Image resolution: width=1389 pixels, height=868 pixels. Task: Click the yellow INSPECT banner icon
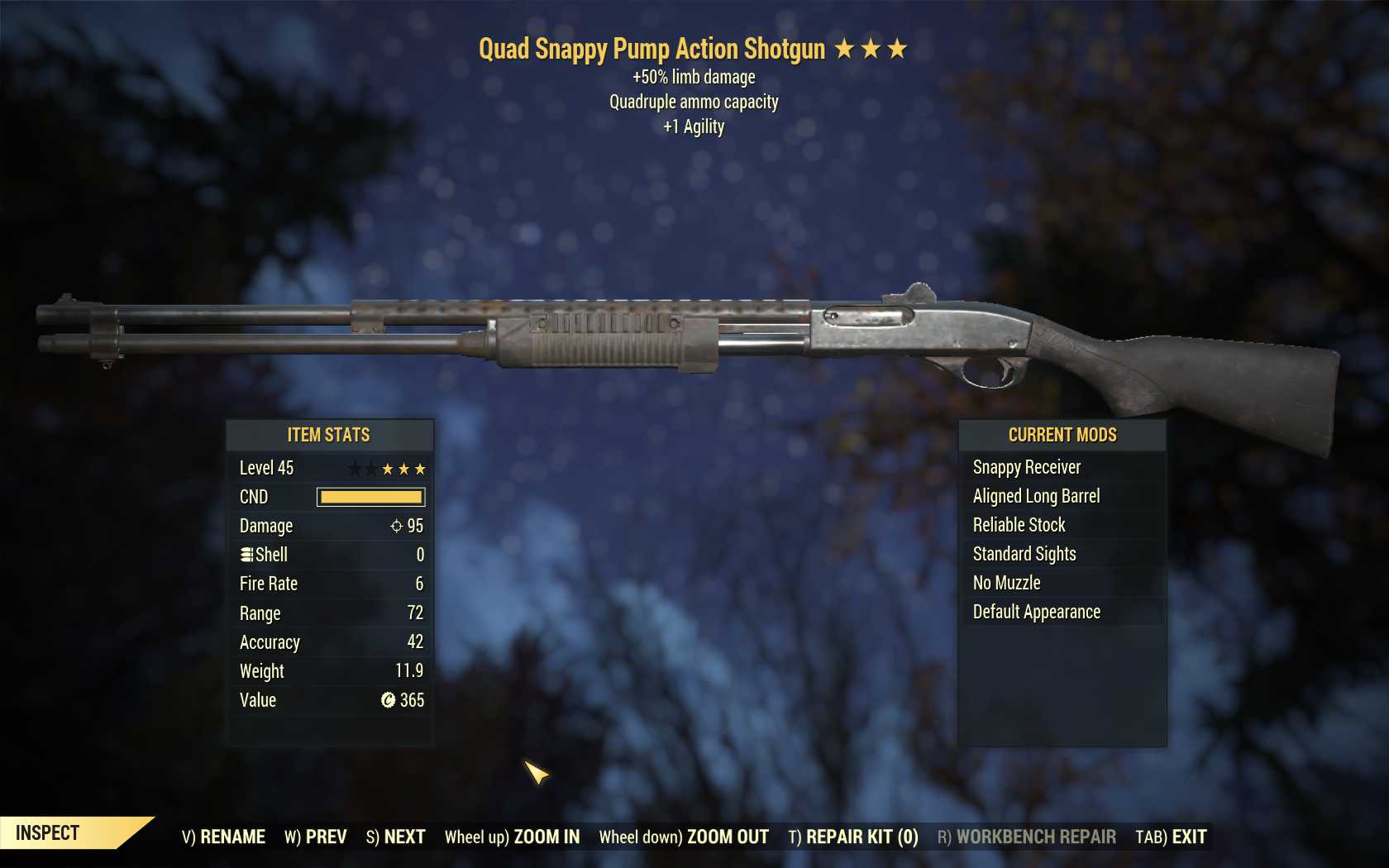[50, 832]
